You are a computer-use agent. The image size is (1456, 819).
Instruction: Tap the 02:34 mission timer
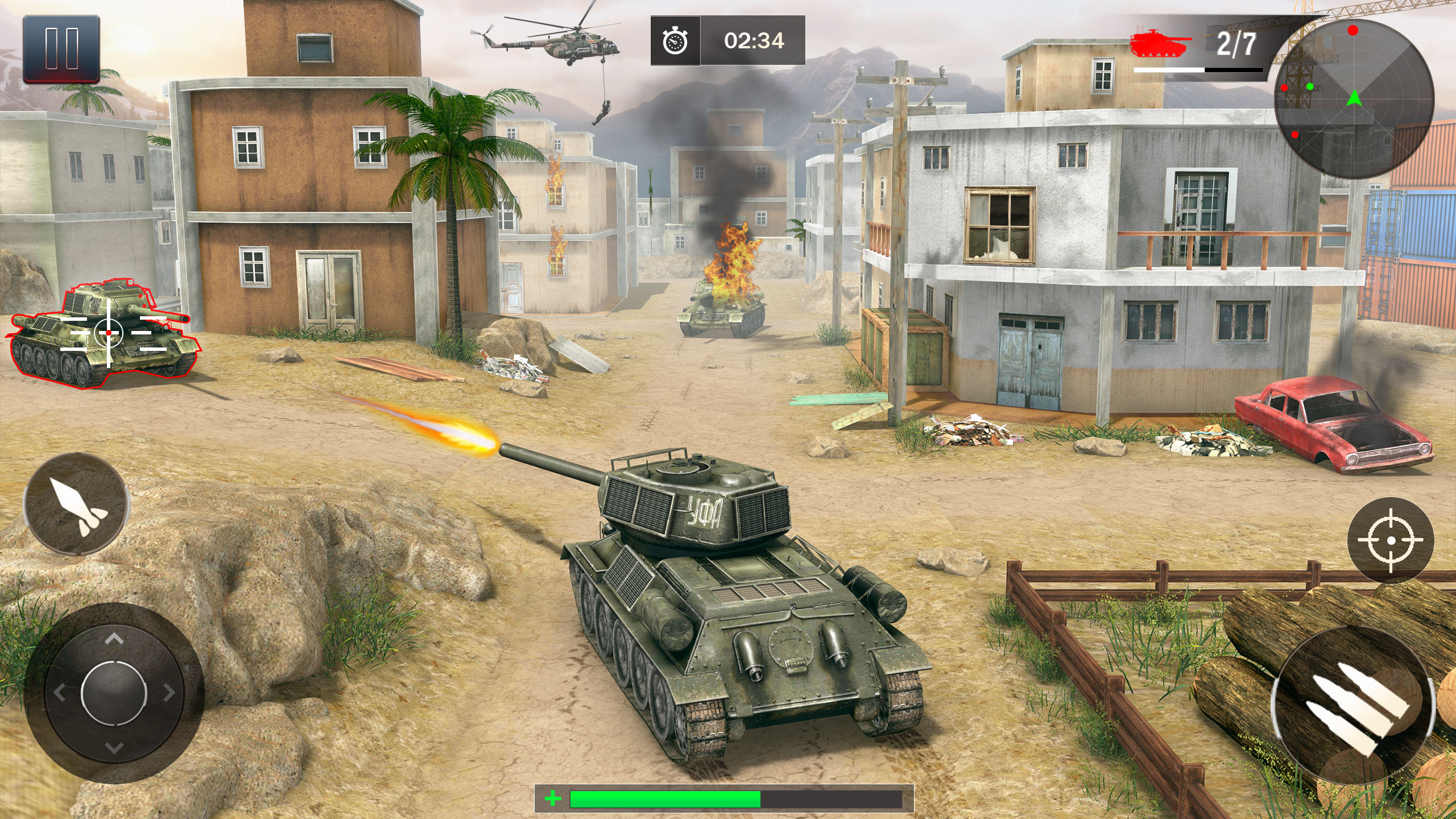pyautogui.click(x=754, y=41)
